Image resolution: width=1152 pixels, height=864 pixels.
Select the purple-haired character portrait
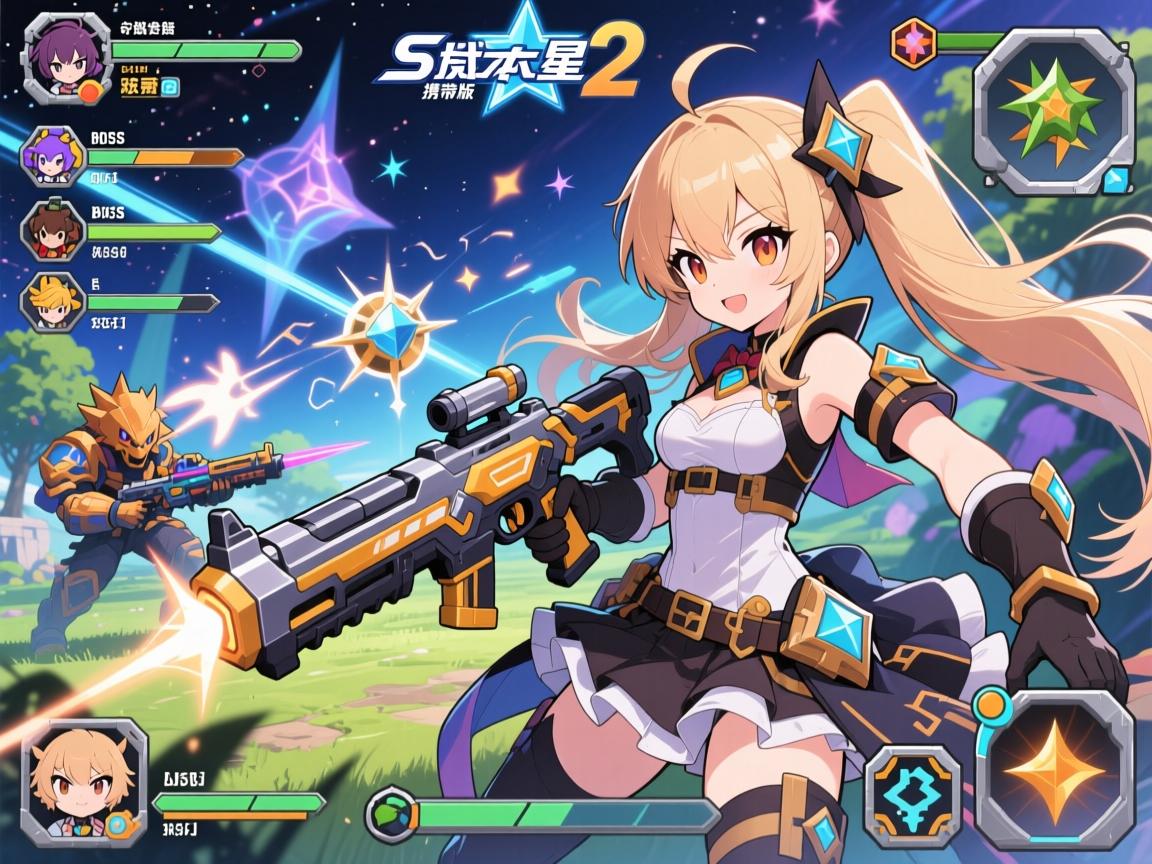(66, 56)
